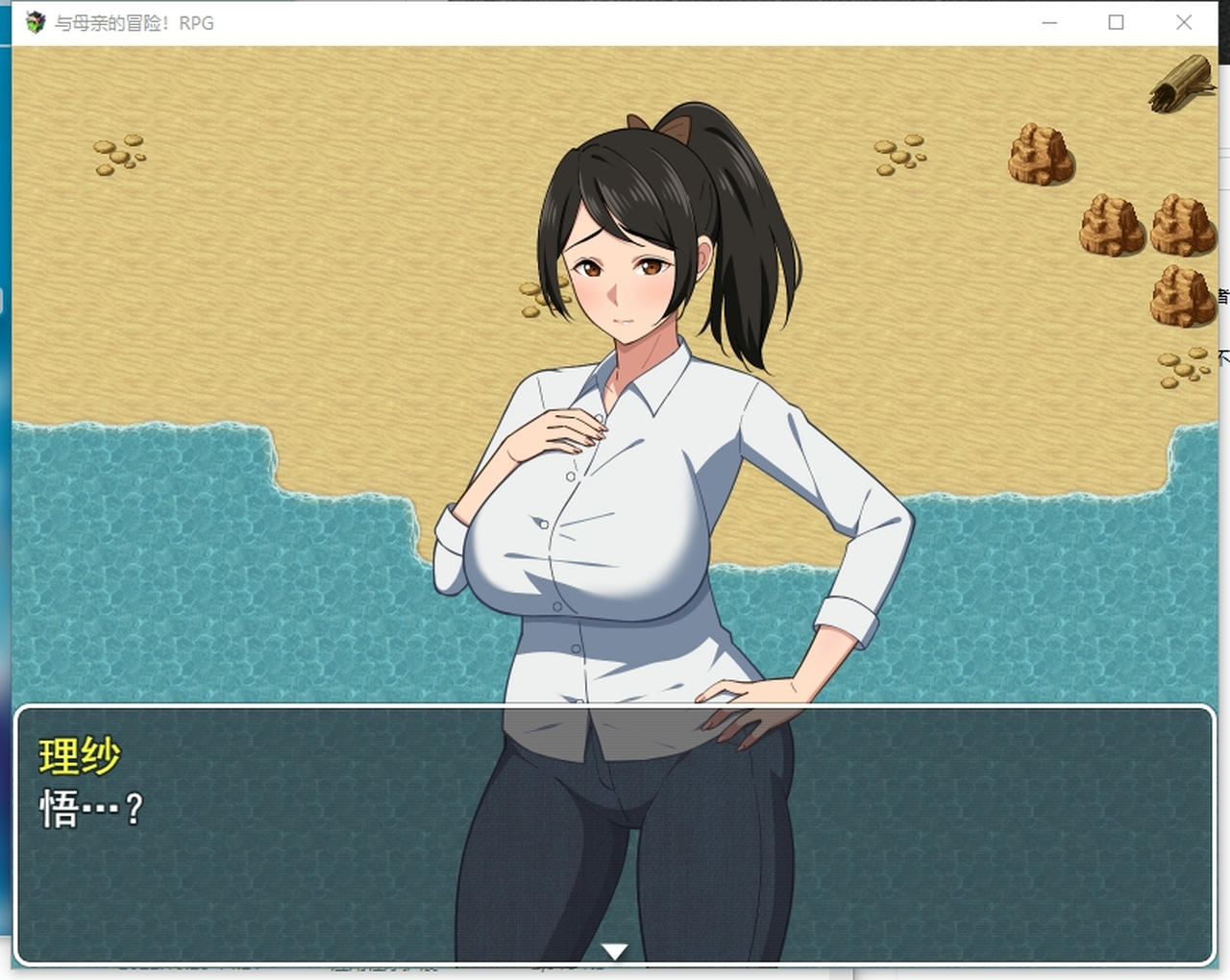Maximize the game window

click(1116, 22)
